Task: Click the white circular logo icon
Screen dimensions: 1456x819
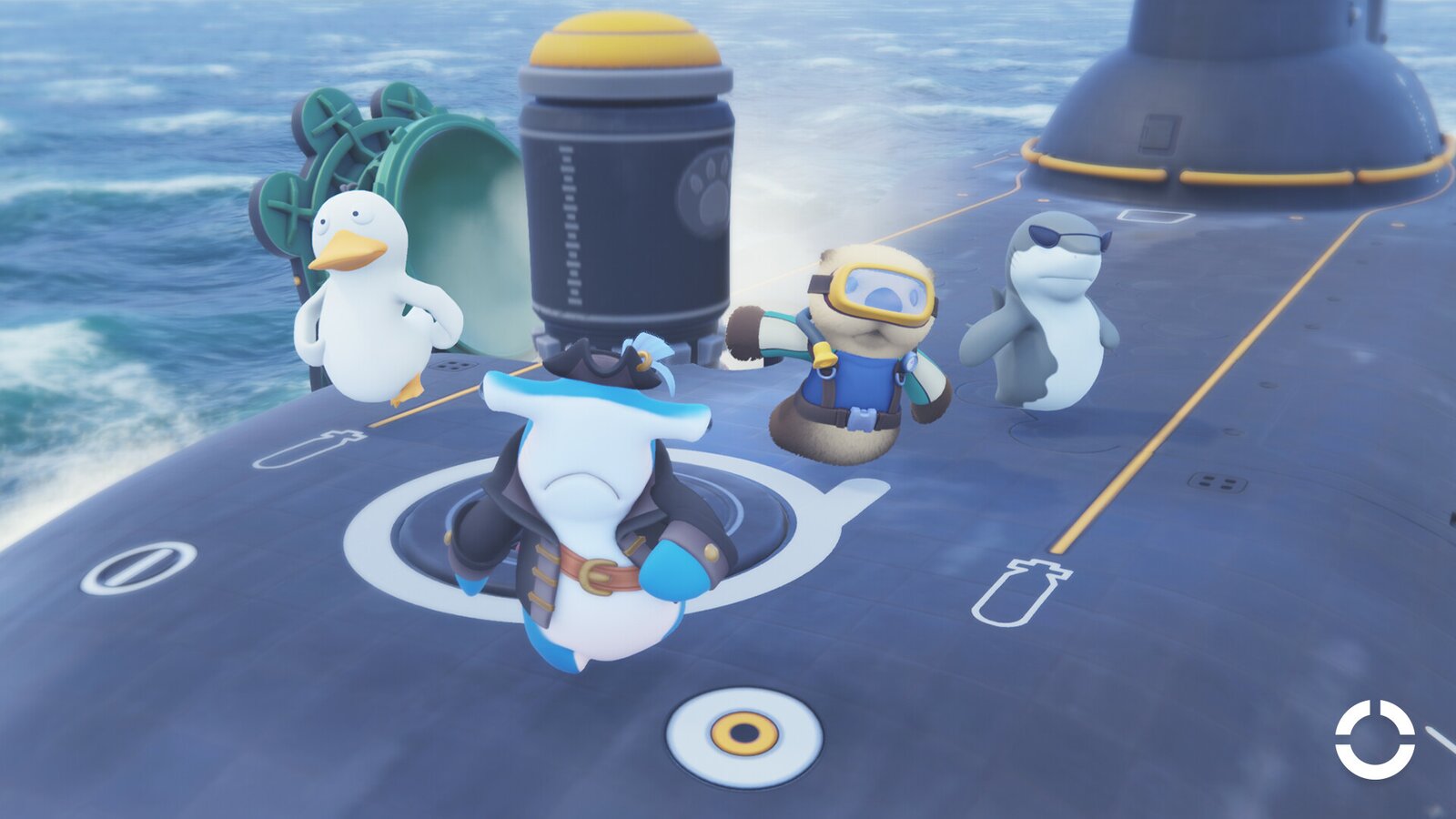Action: (x=1374, y=739)
